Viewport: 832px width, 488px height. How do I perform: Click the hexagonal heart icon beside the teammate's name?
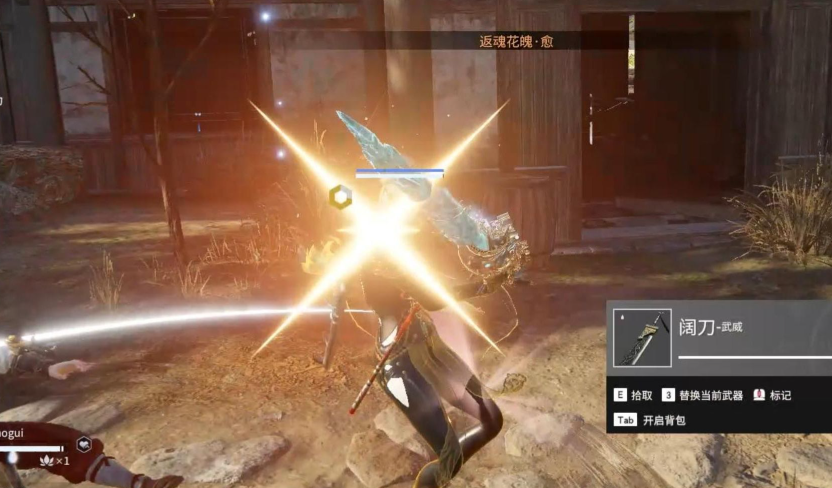click(84, 444)
